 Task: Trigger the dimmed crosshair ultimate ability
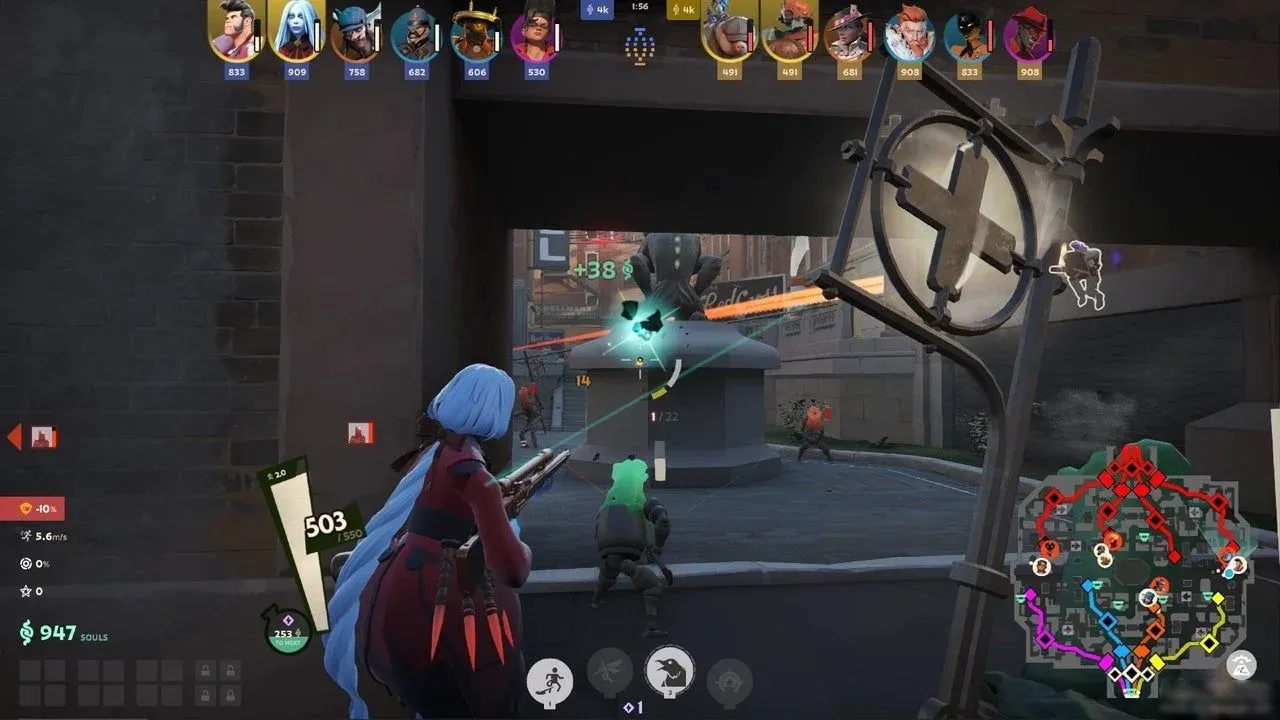(x=729, y=682)
